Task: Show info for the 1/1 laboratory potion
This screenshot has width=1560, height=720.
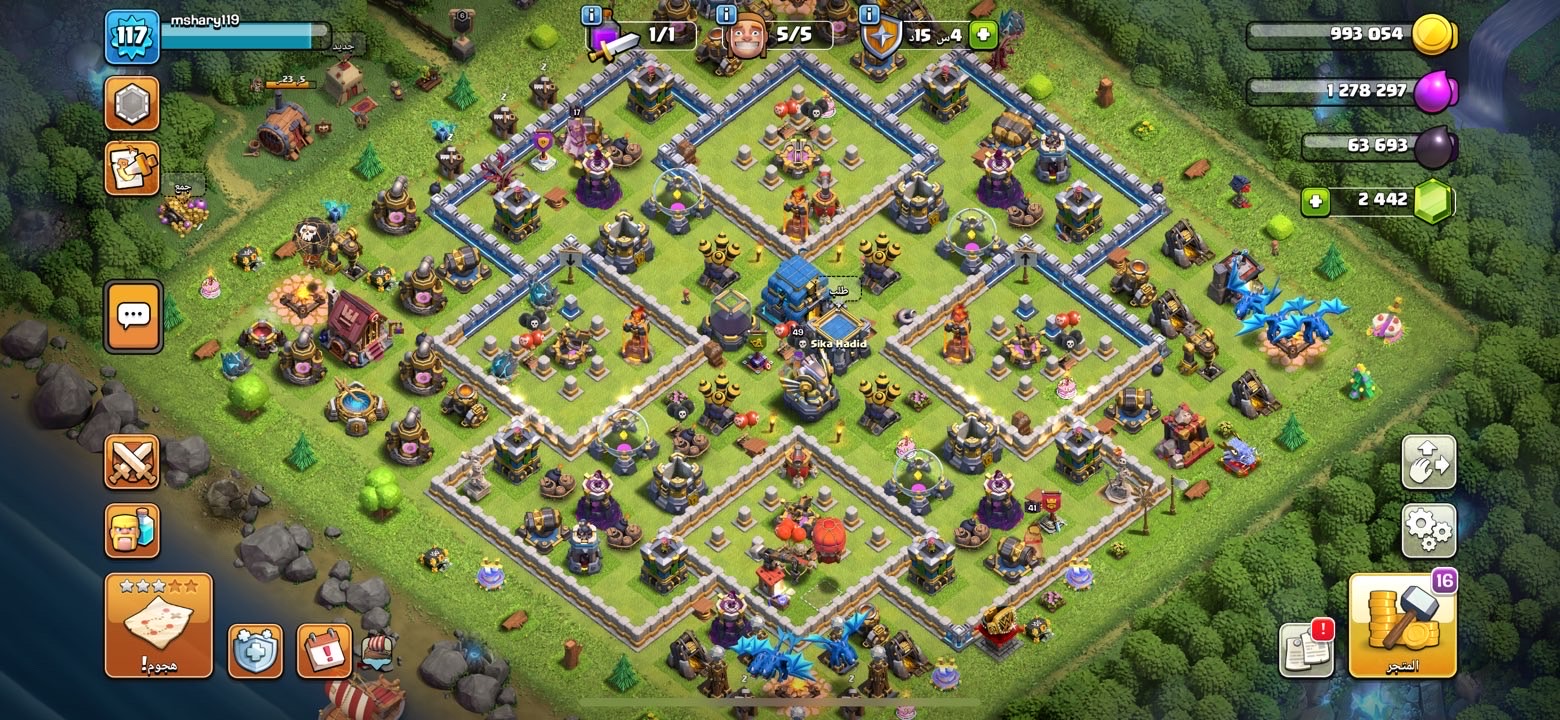Action: pos(592,15)
